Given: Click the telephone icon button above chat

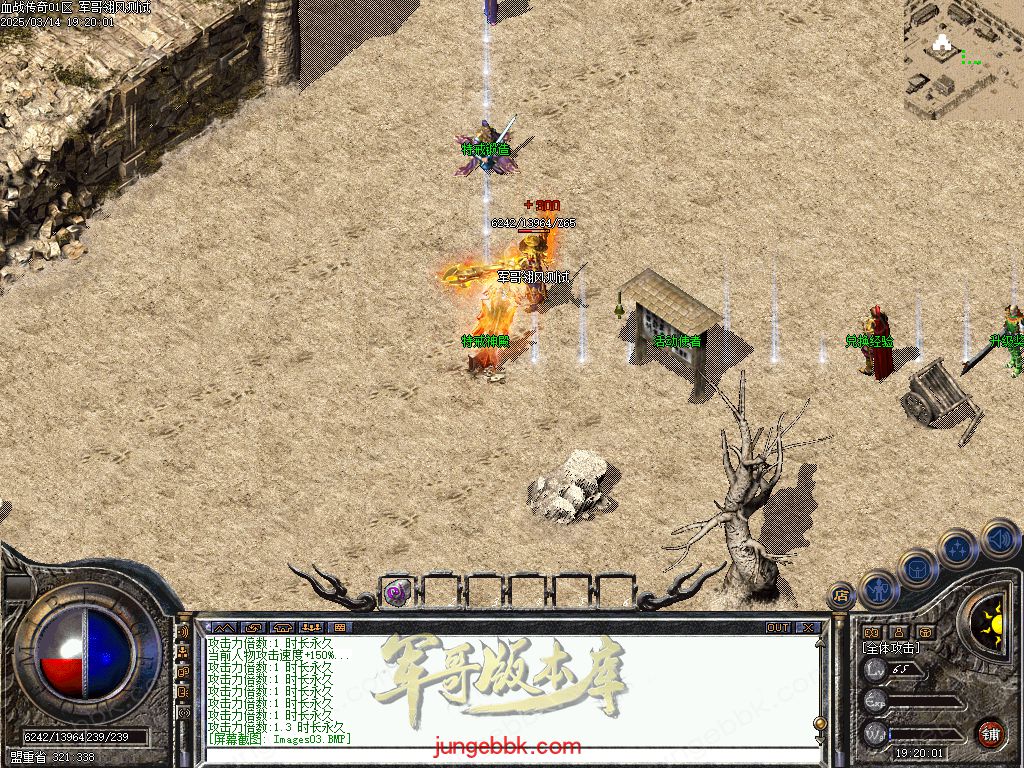Looking at the screenshot, I should (281, 628).
